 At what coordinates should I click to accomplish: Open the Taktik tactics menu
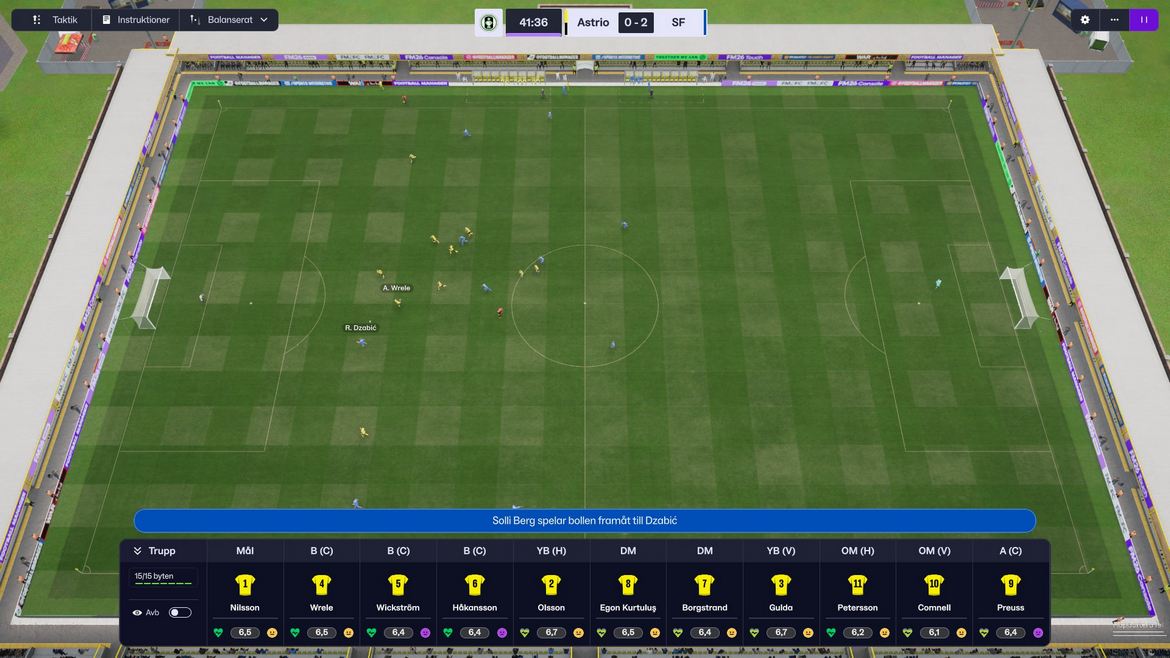click(x=55, y=20)
